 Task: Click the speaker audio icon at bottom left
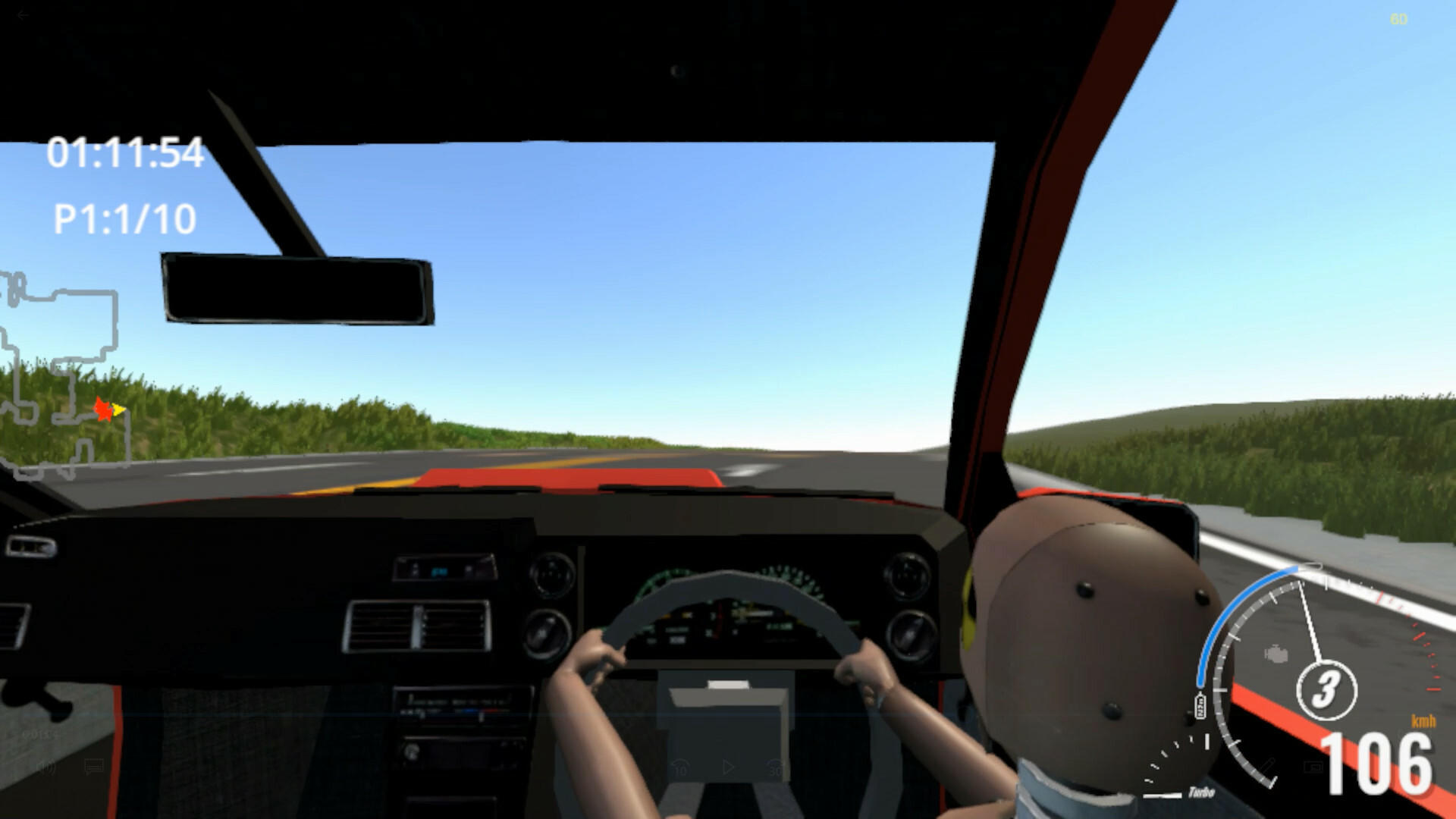click(49, 767)
